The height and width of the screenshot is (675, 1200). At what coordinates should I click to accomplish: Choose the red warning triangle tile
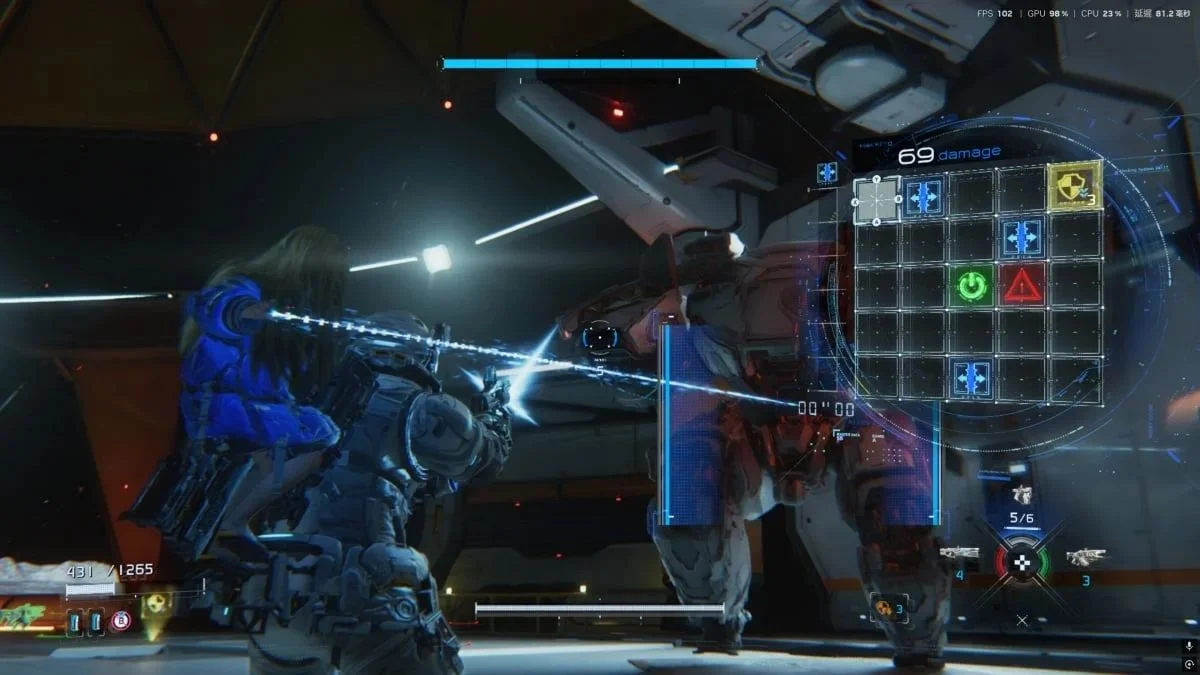coord(1022,286)
